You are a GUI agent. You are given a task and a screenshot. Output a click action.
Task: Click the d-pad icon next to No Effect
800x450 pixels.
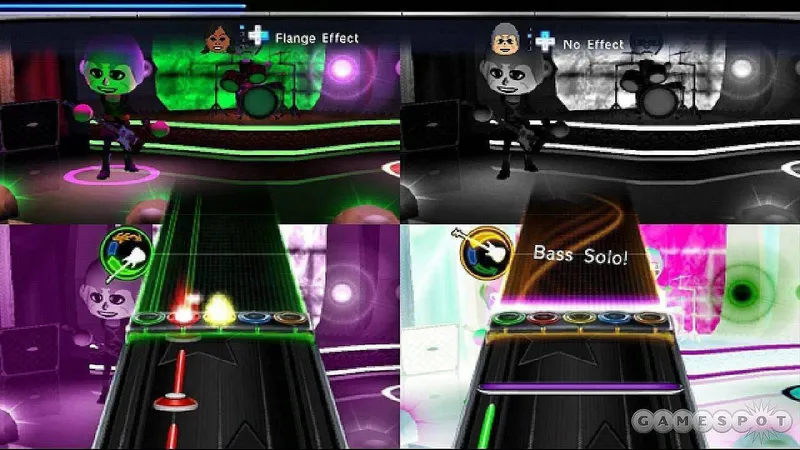point(545,41)
